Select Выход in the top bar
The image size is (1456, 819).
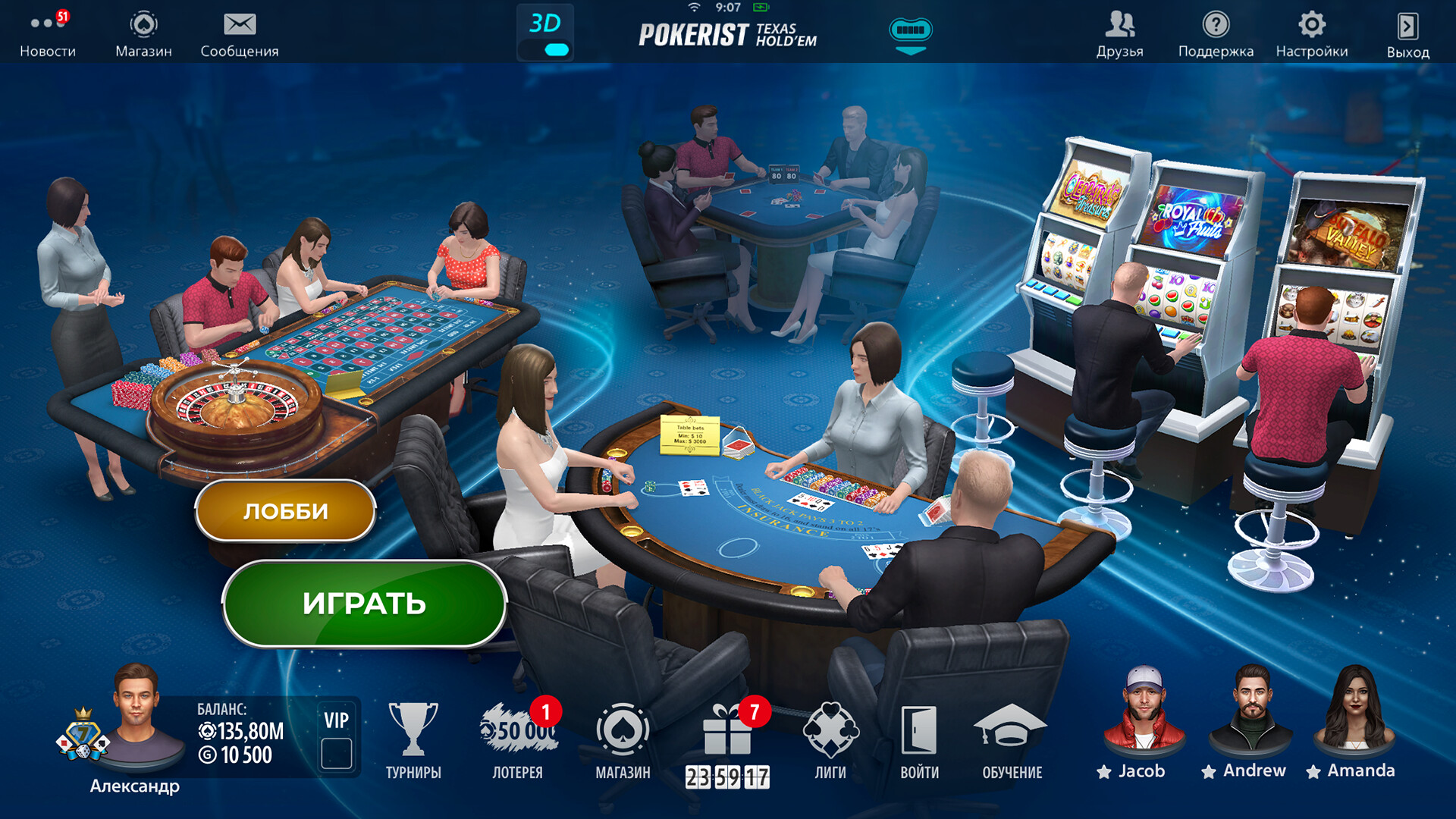click(x=1407, y=25)
